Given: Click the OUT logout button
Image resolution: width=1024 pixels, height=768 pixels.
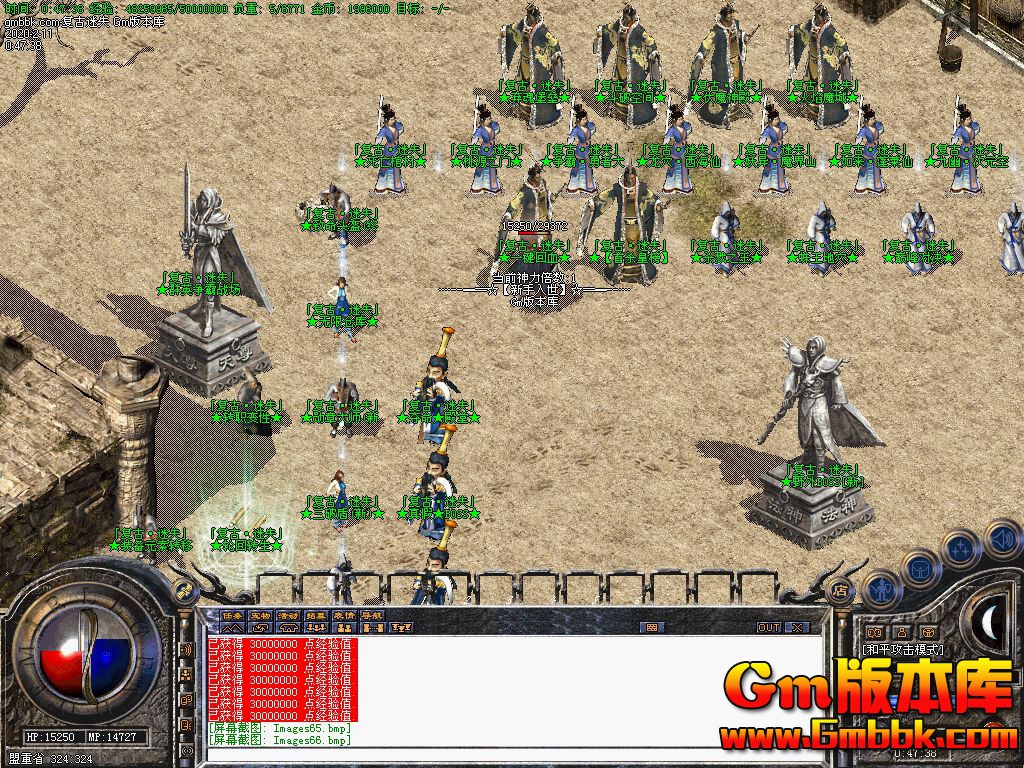Looking at the screenshot, I should (768, 627).
